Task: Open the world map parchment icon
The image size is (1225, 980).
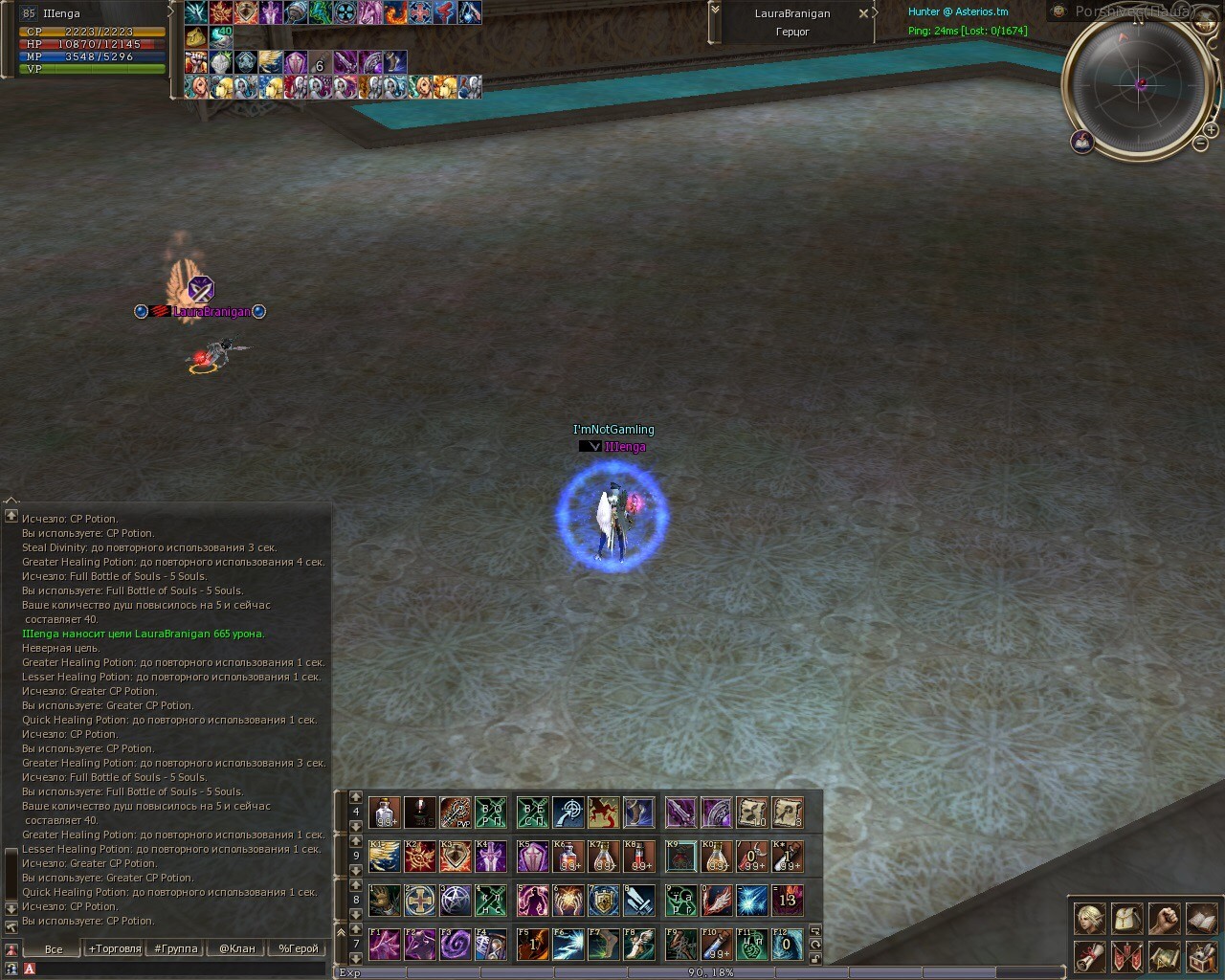Action: 1164,955
